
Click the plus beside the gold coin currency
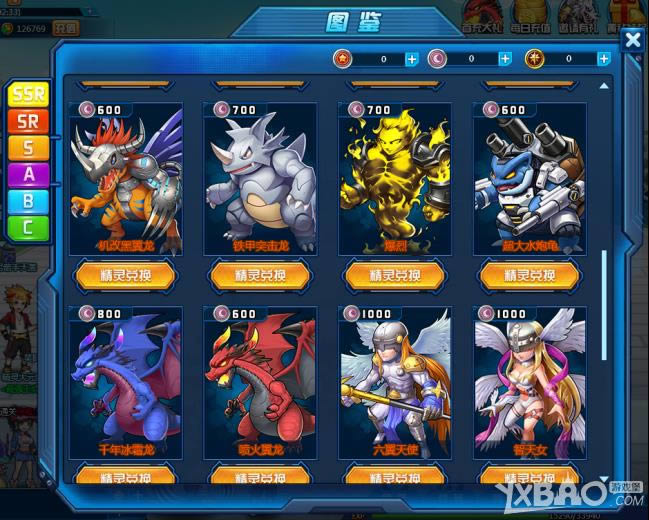(x=604, y=59)
